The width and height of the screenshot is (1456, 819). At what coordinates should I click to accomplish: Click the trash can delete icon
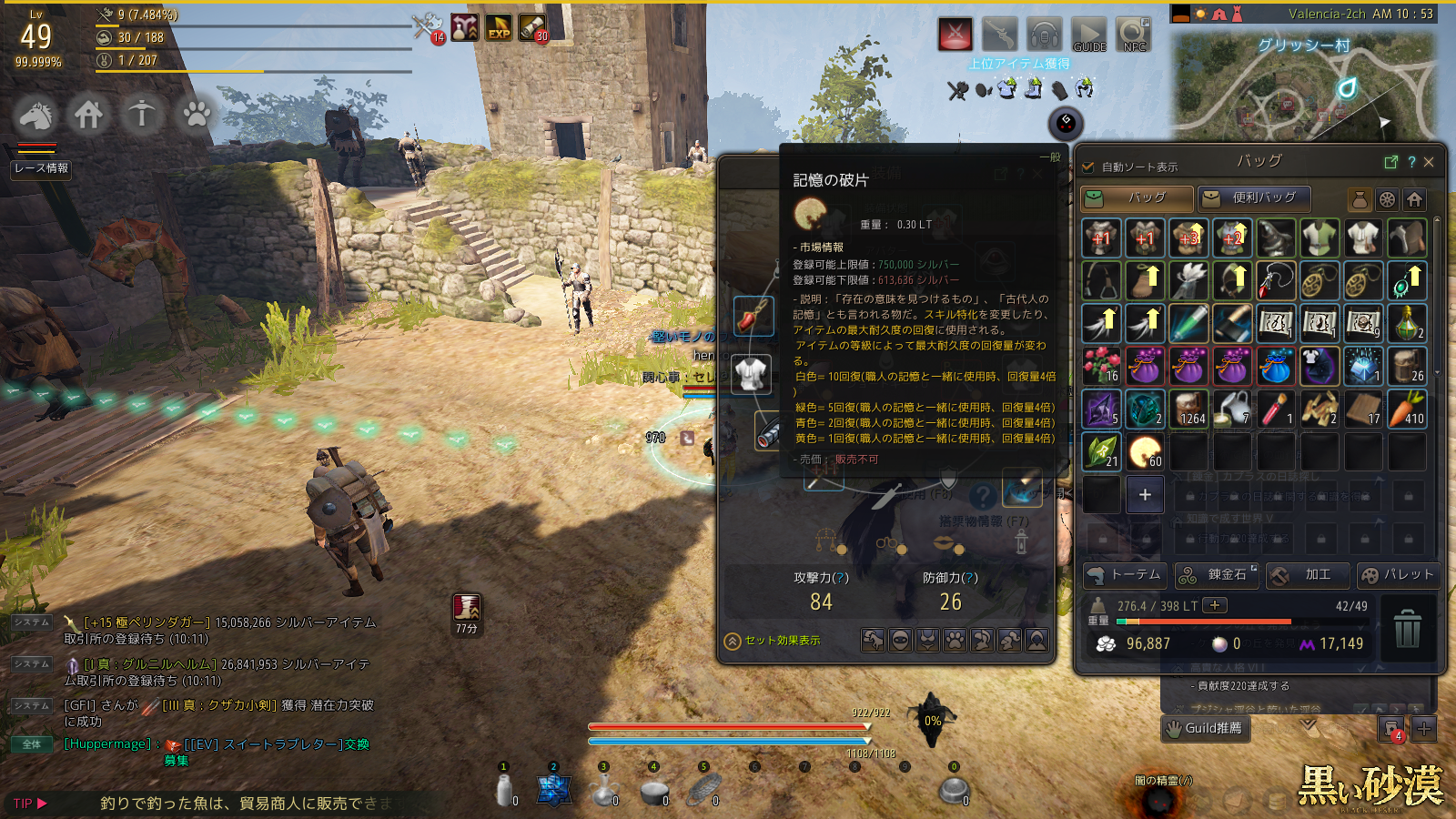pos(1407,629)
